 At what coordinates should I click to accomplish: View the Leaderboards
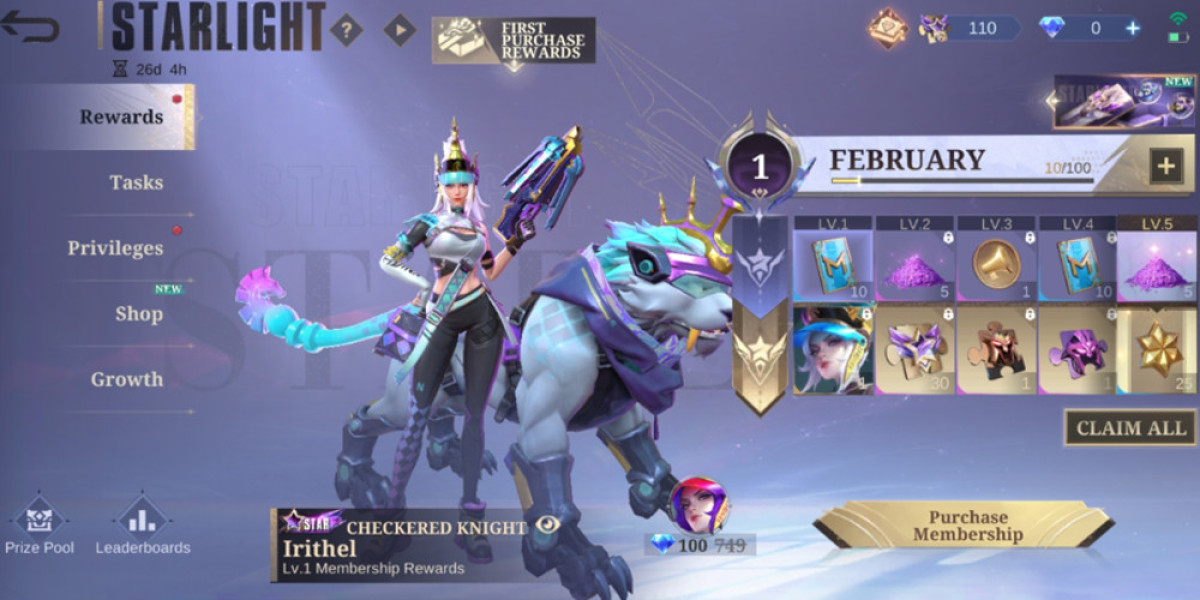point(142,525)
